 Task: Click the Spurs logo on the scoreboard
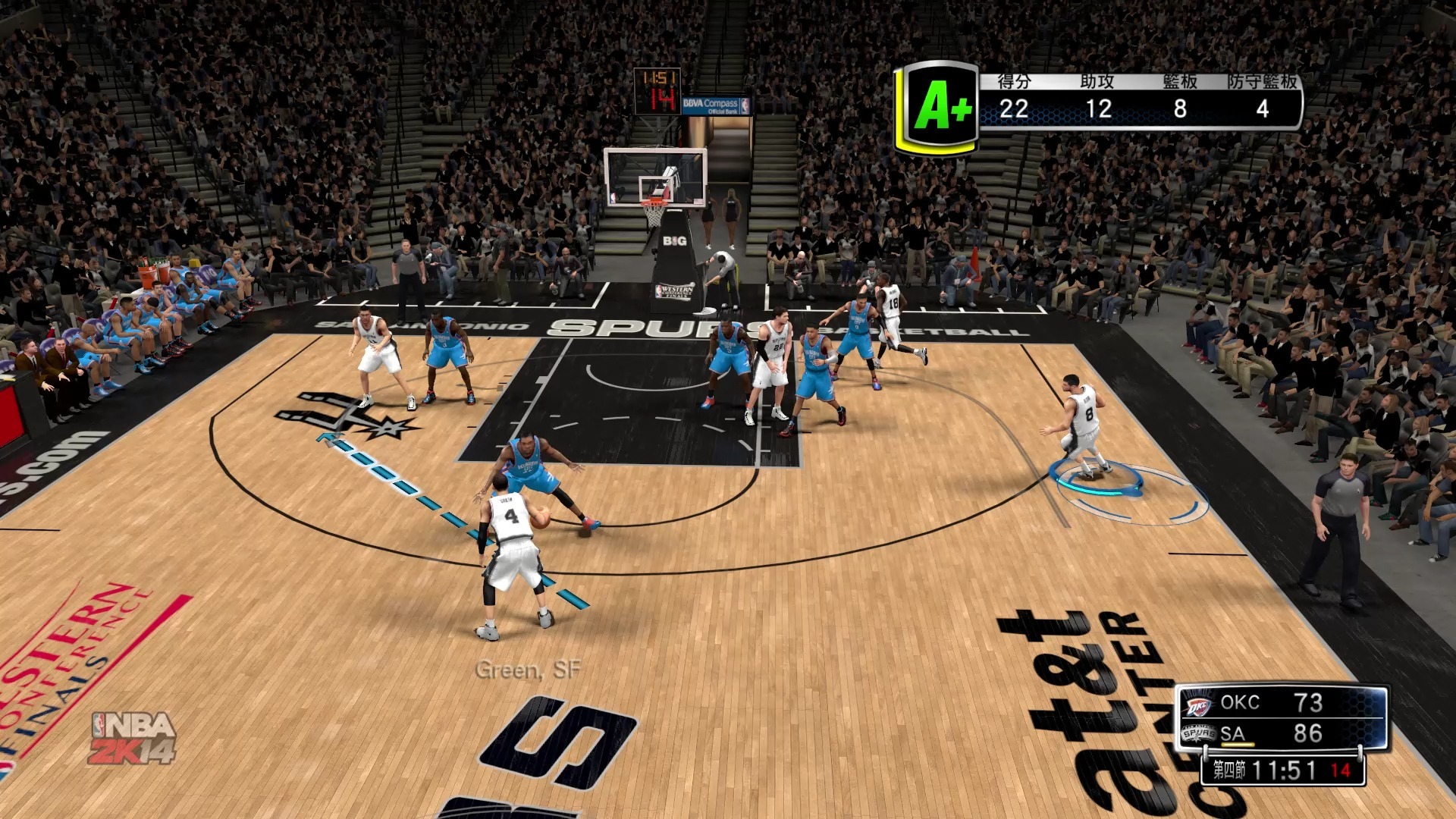tap(1198, 733)
